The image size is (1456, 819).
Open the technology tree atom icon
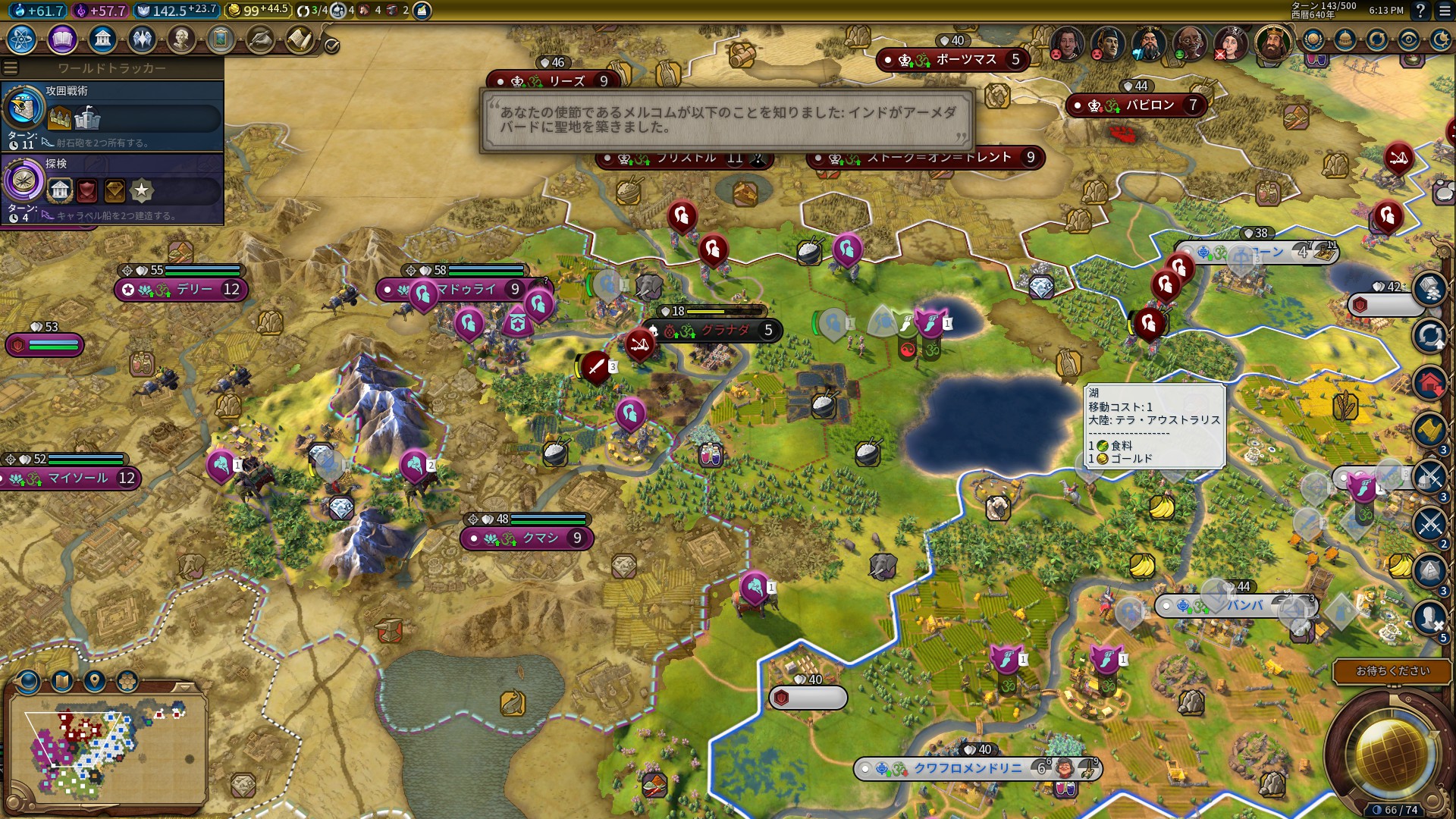[x=22, y=39]
